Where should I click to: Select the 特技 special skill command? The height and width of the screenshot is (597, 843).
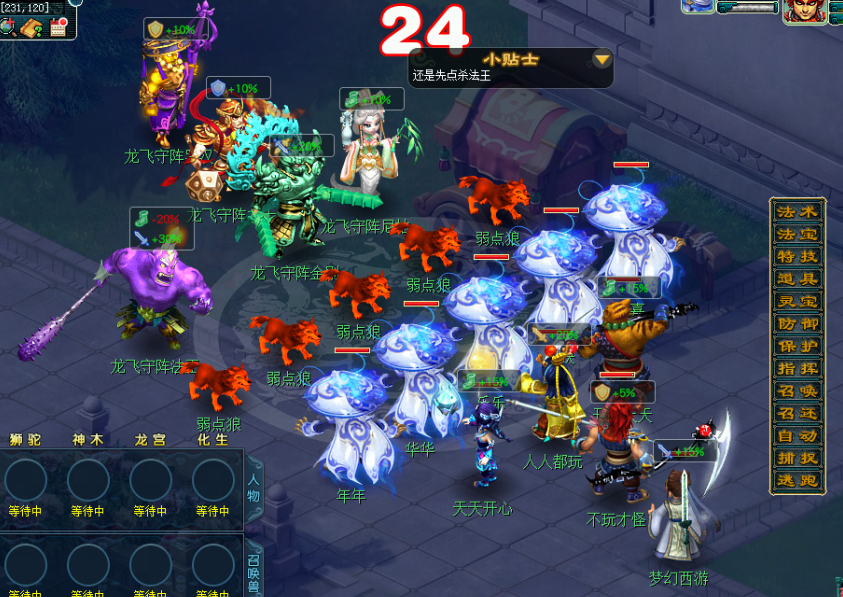click(x=798, y=257)
